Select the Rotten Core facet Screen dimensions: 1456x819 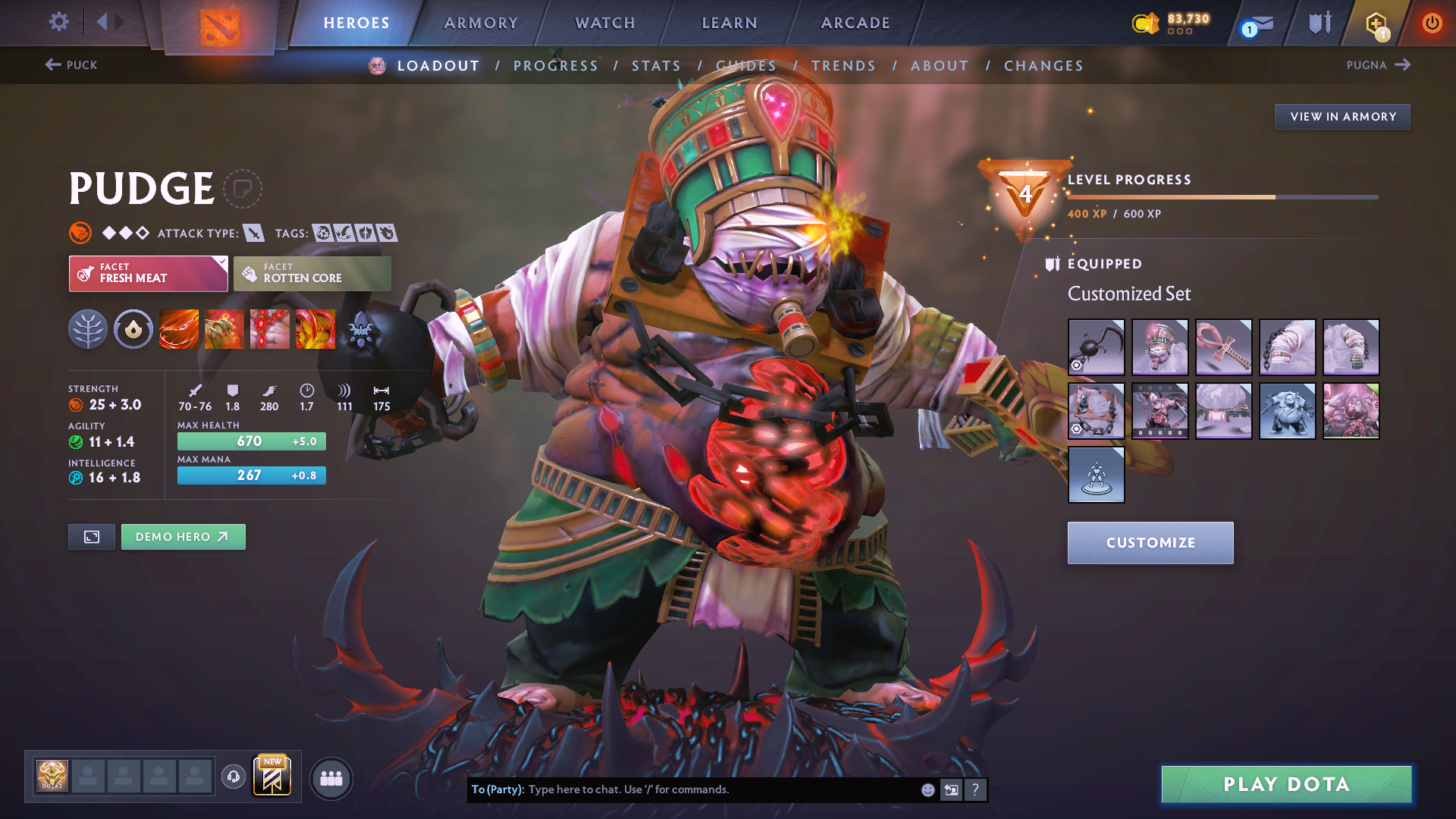pos(312,273)
